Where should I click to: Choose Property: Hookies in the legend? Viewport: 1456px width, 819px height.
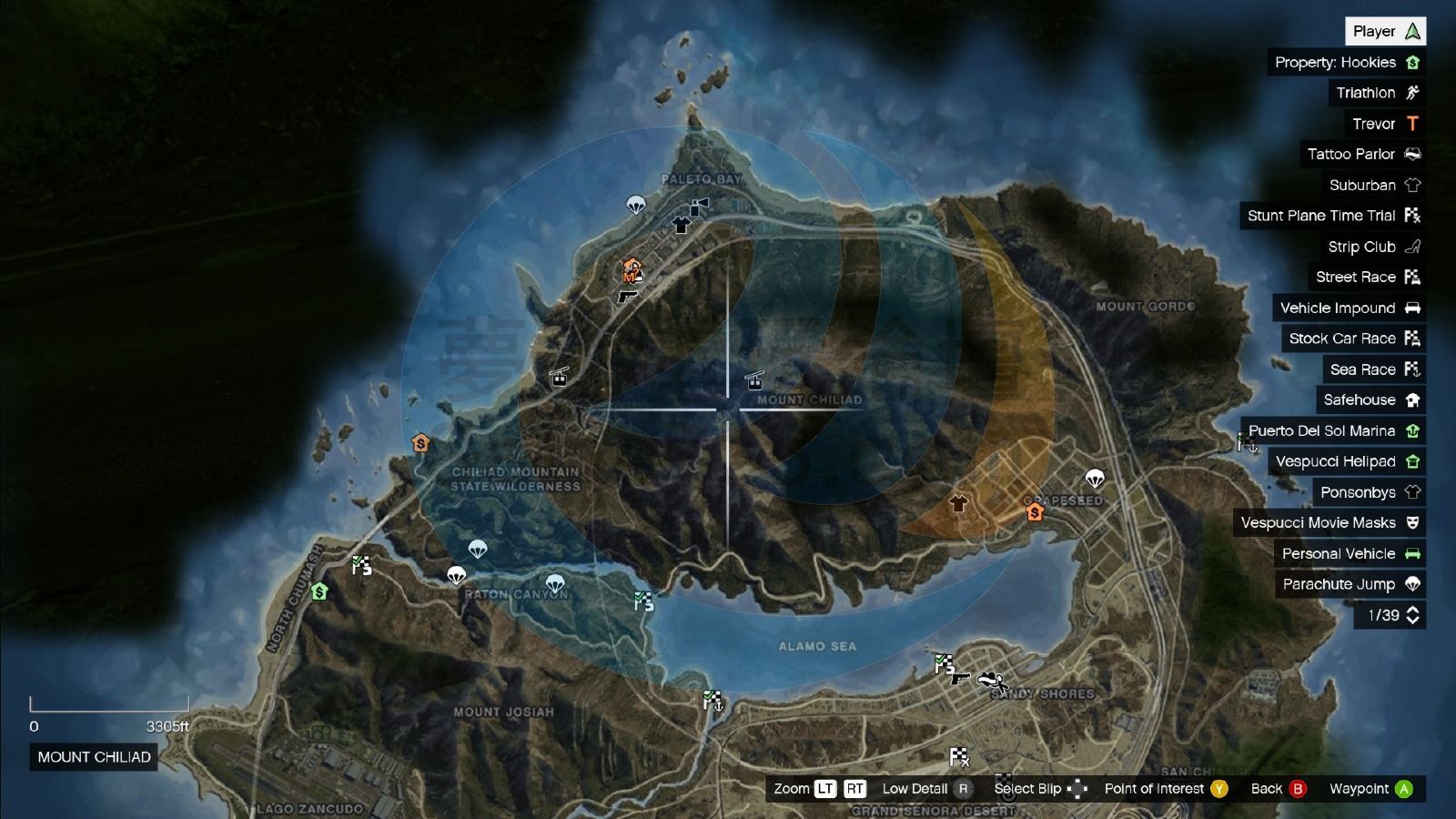(1346, 62)
